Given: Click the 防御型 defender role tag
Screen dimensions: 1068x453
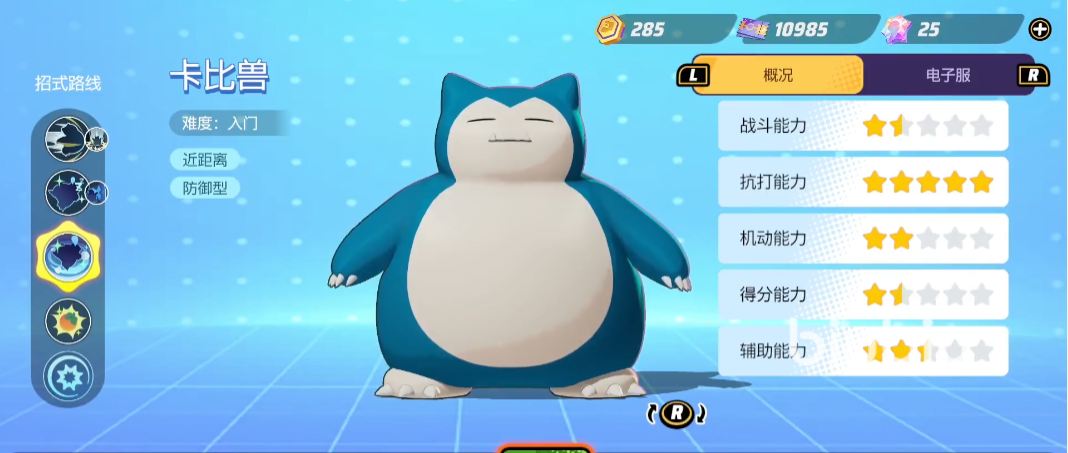Looking at the screenshot, I should [205, 187].
